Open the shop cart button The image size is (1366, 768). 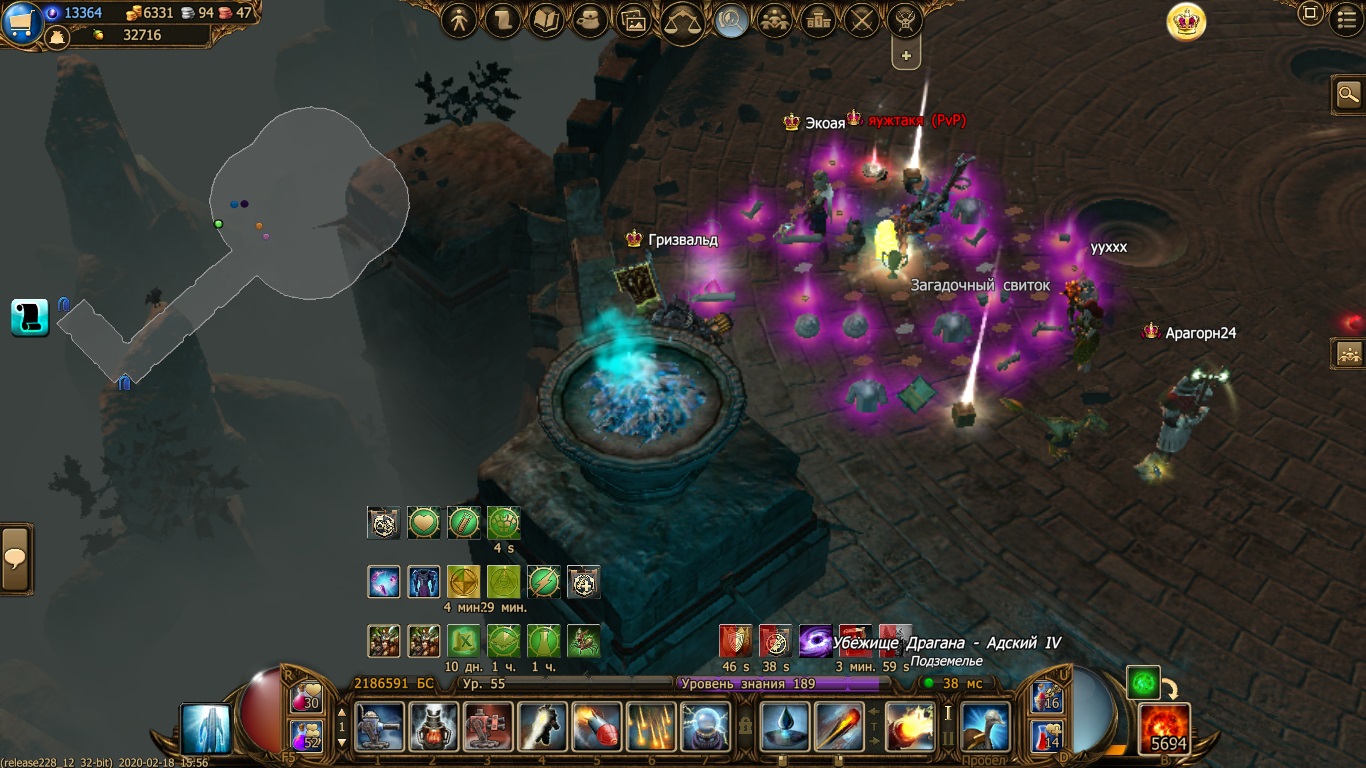point(21,23)
